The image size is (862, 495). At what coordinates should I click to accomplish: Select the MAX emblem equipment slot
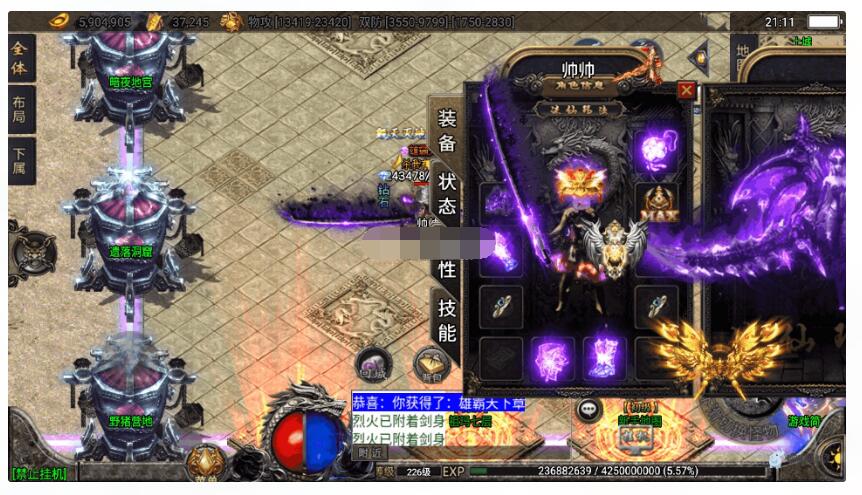tap(655, 203)
